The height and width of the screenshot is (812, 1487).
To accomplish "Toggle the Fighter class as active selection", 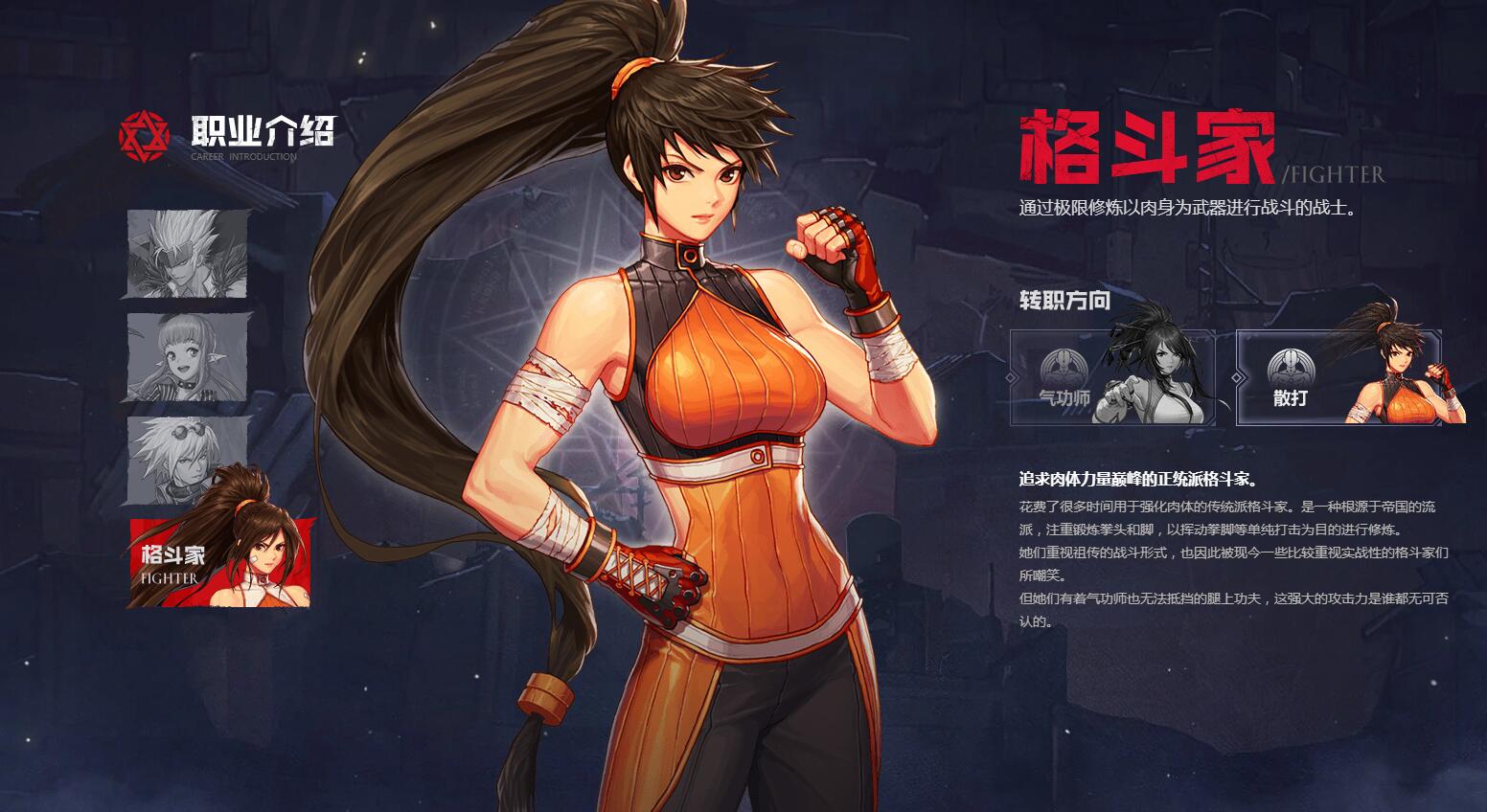I will (217, 558).
